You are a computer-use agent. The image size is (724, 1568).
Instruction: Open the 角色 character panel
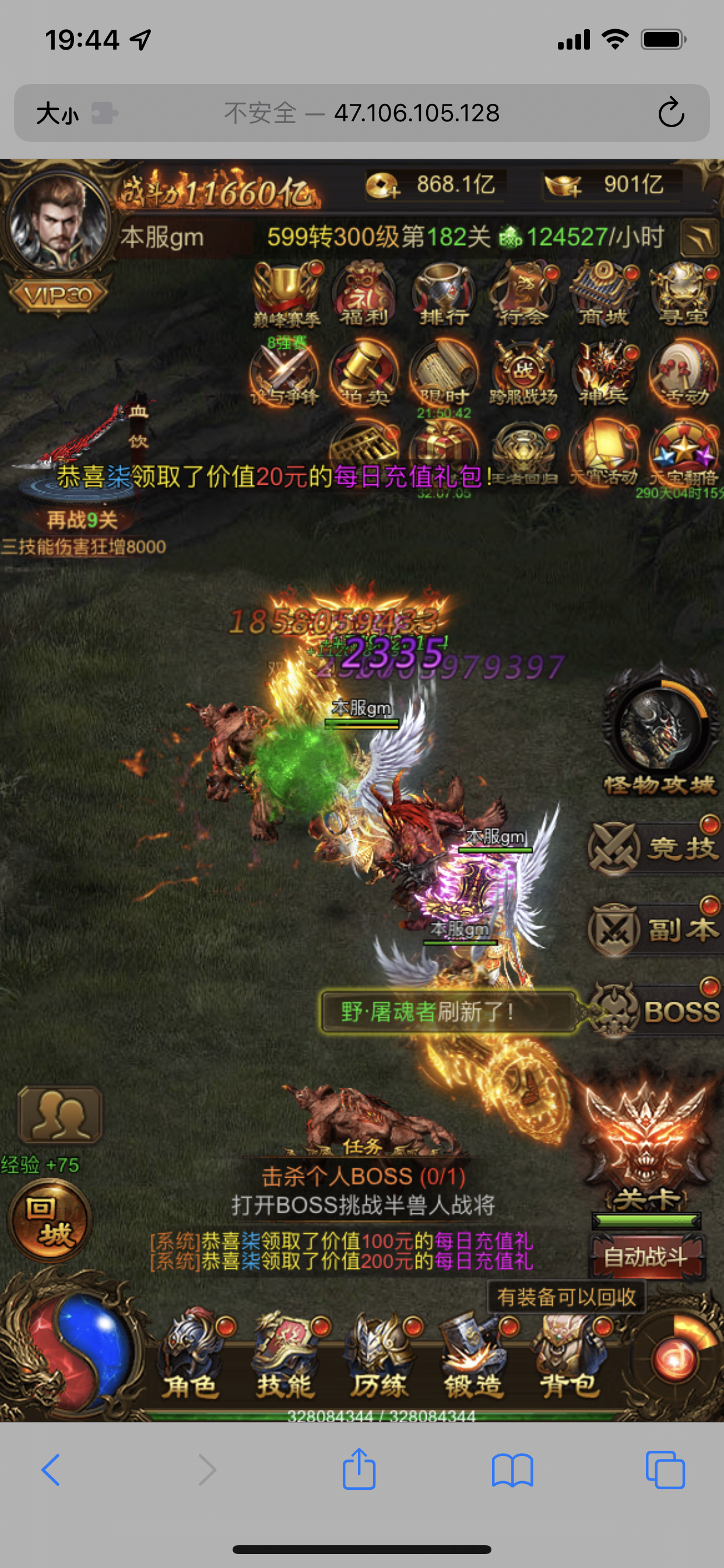[191, 1355]
